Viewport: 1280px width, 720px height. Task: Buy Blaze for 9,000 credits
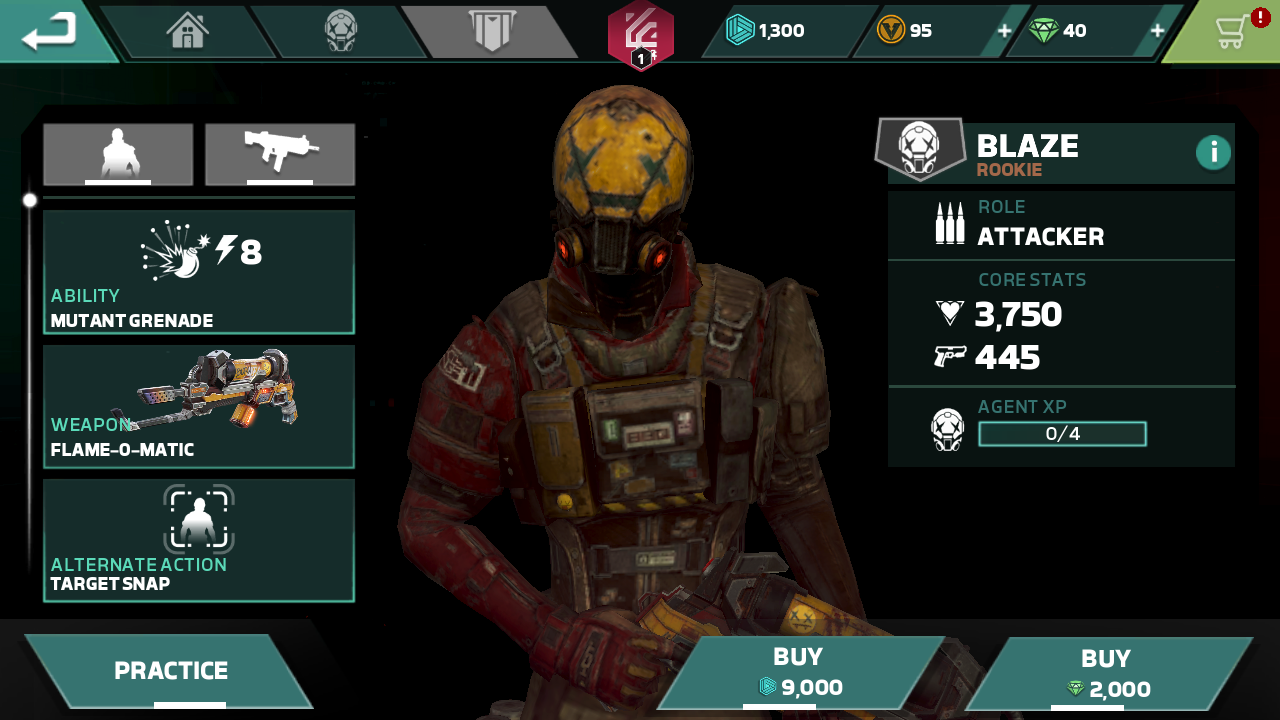click(798, 672)
